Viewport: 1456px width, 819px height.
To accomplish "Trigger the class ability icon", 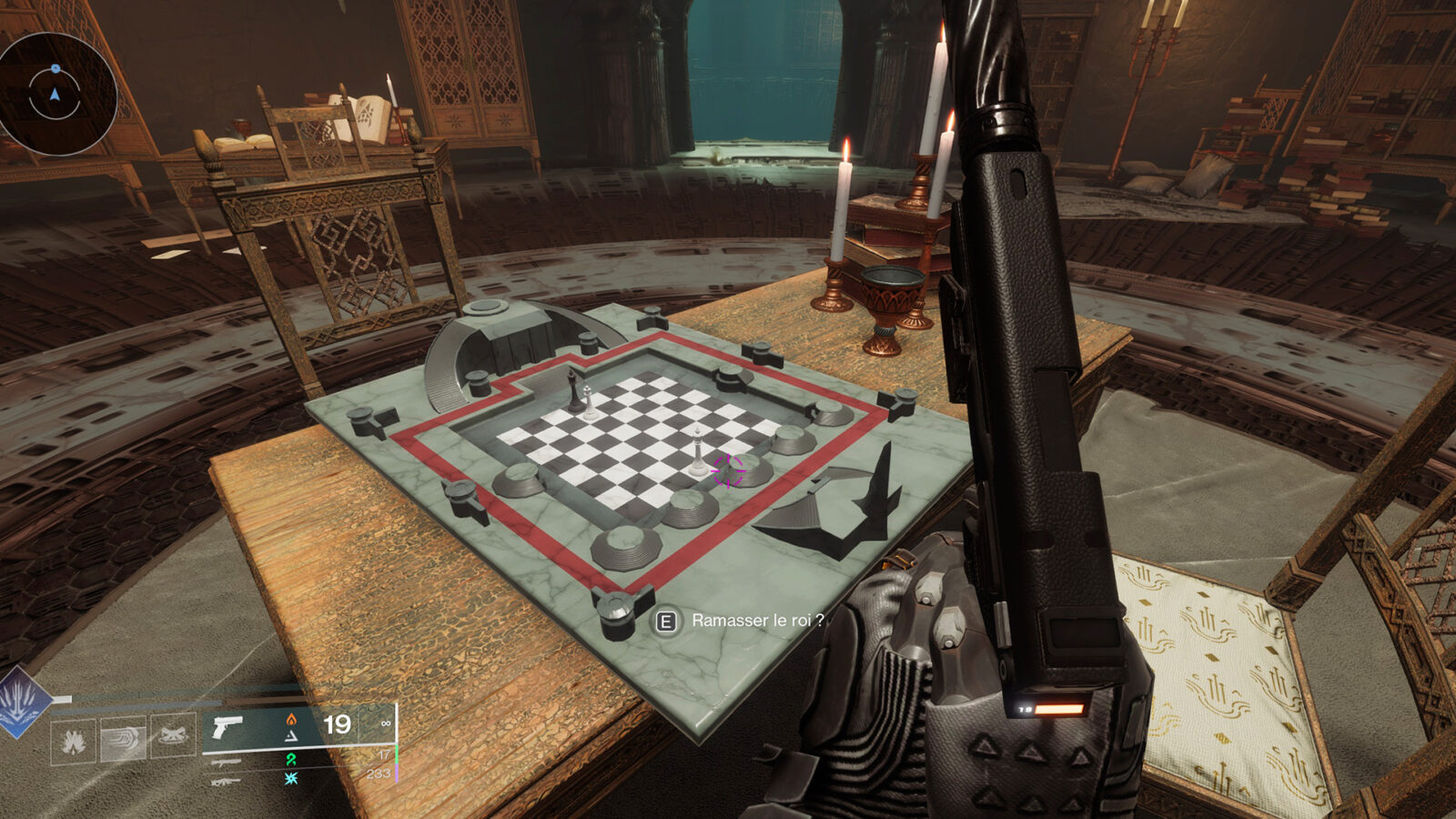I will tap(172, 737).
